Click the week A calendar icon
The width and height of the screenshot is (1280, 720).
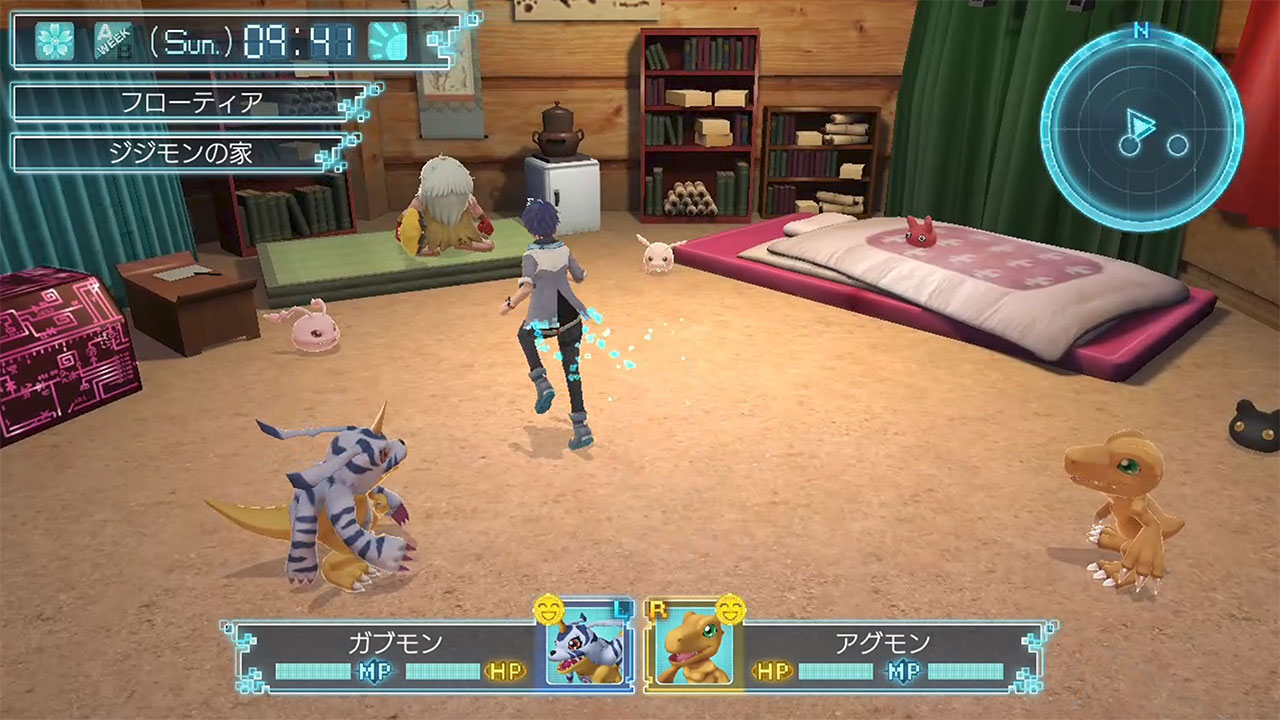tap(112, 41)
